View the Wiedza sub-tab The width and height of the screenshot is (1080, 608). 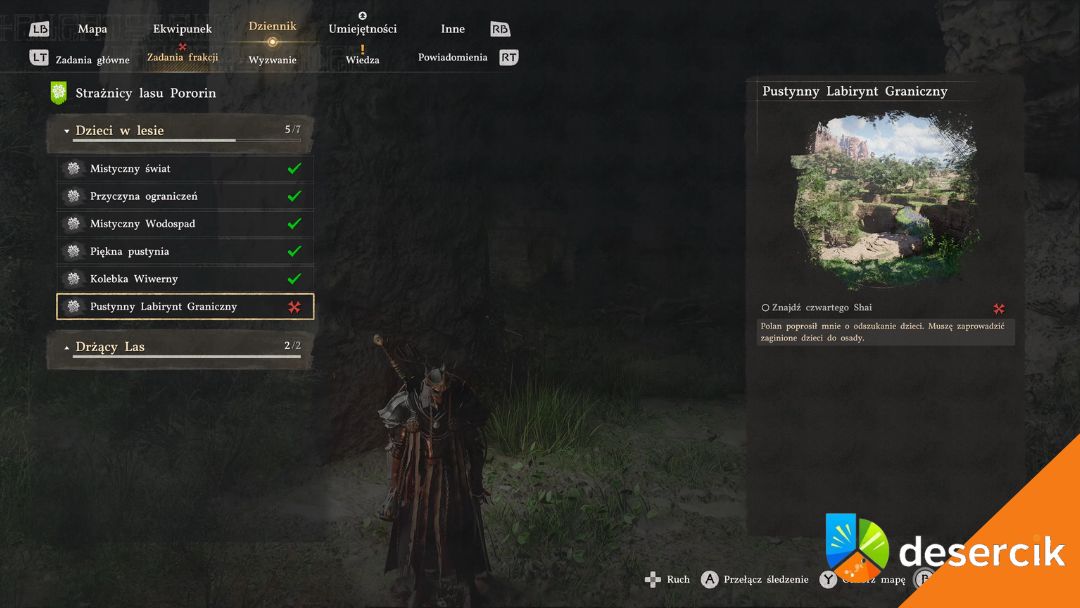362,60
